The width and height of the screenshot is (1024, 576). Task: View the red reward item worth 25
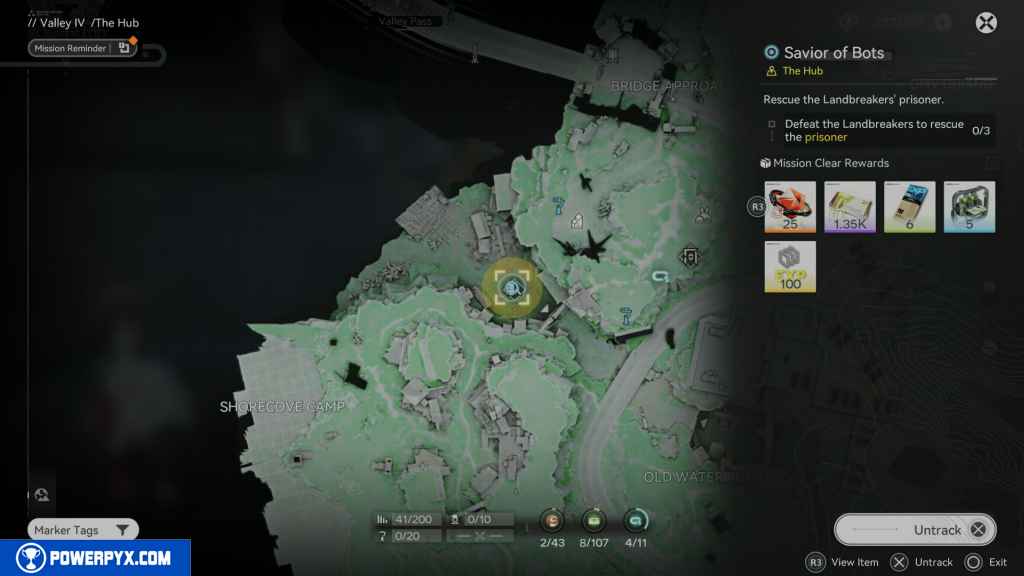[x=790, y=207]
